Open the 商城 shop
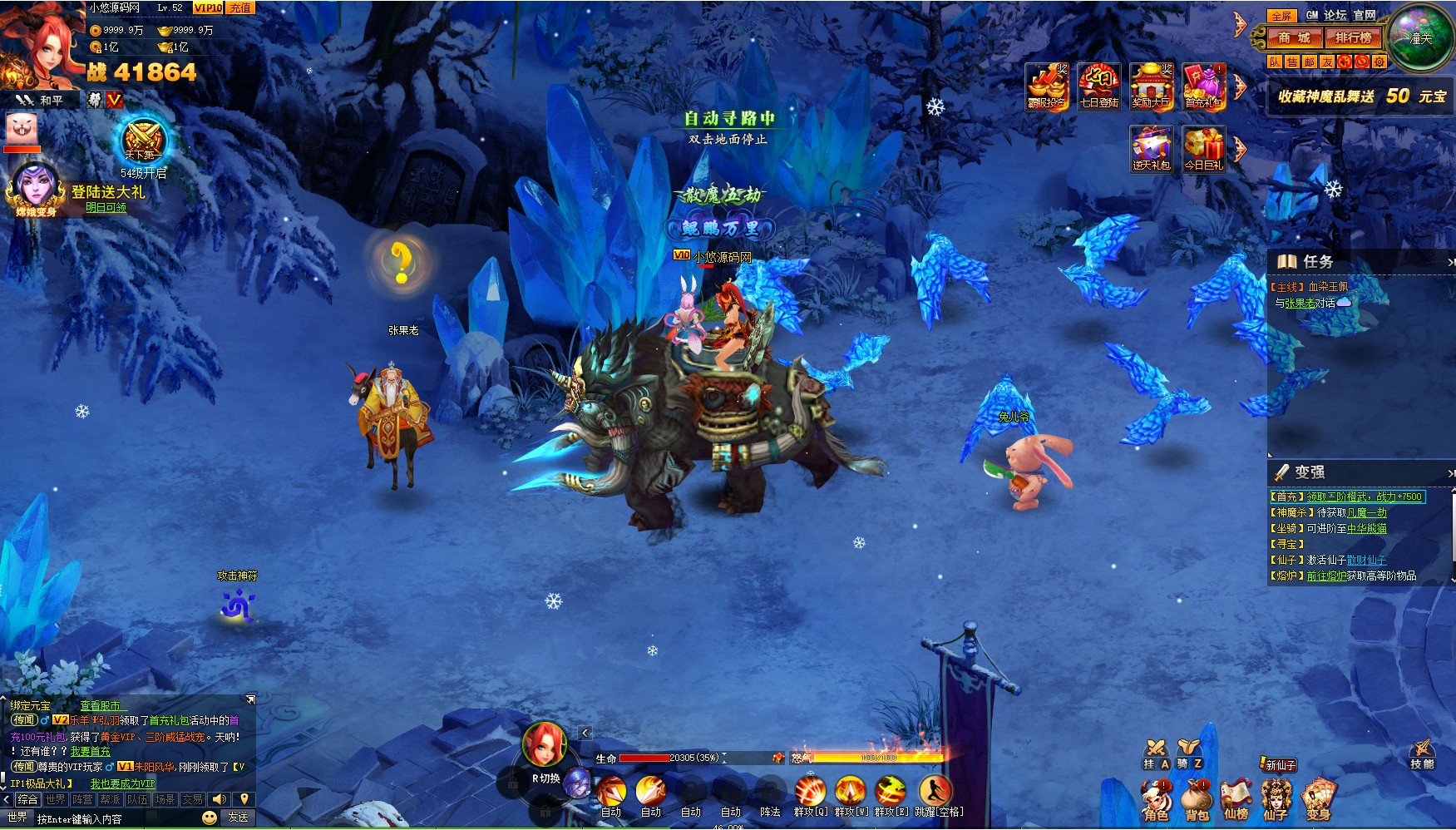1456x830 pixels. tap(1293, 37)
